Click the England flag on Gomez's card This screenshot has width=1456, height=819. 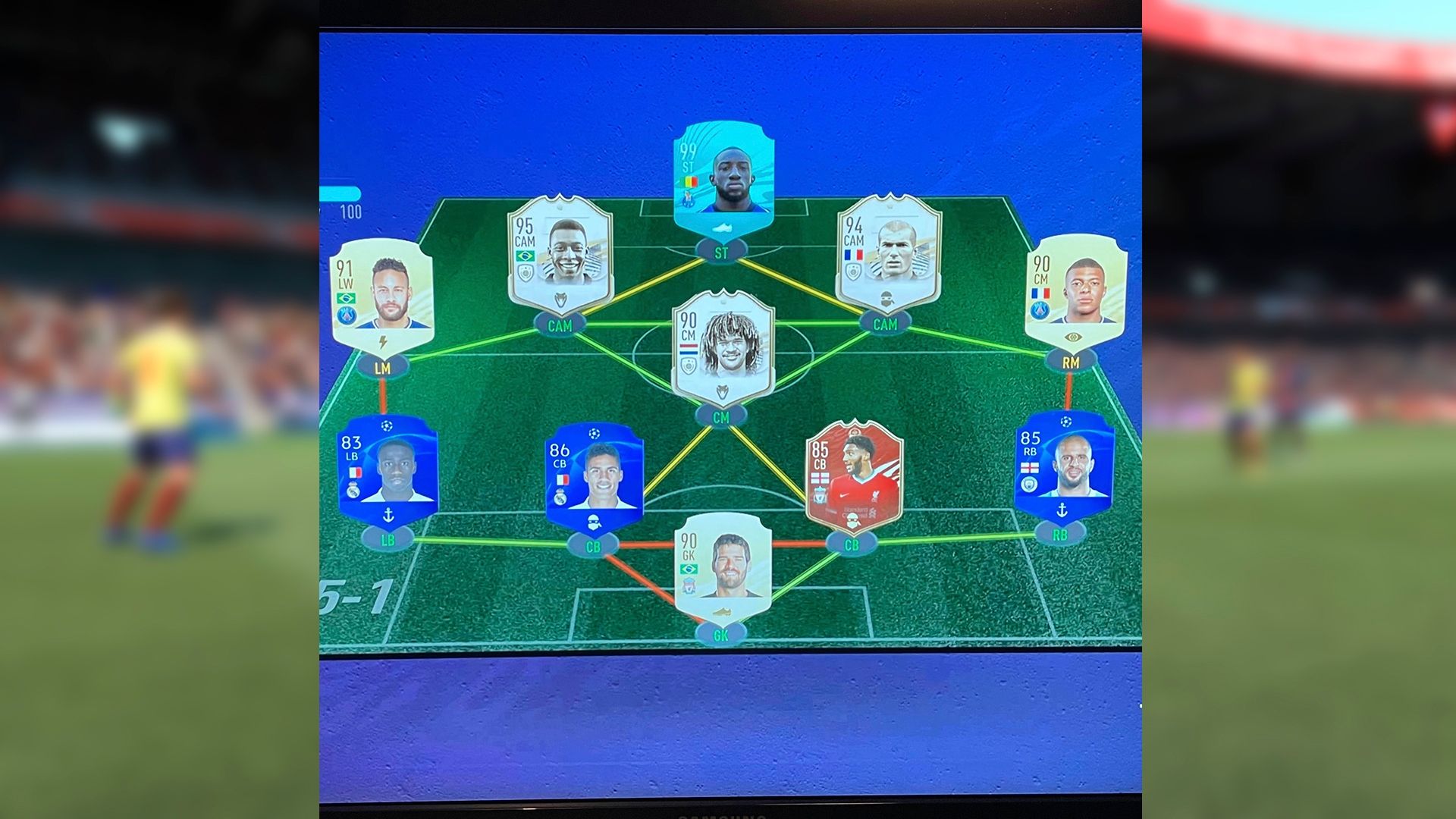point(820,477)
